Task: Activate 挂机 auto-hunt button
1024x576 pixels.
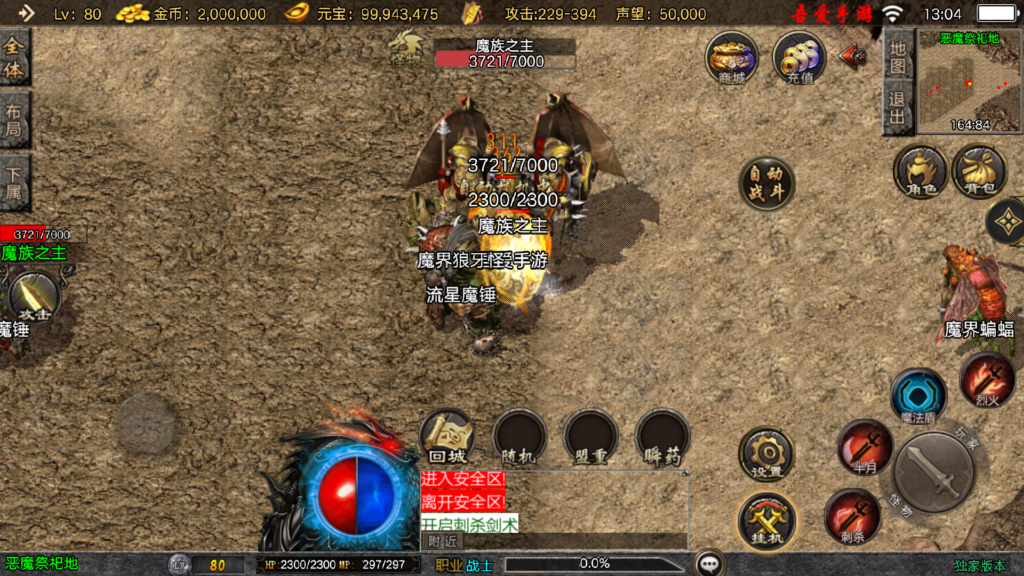Action: tap(766, 520)
